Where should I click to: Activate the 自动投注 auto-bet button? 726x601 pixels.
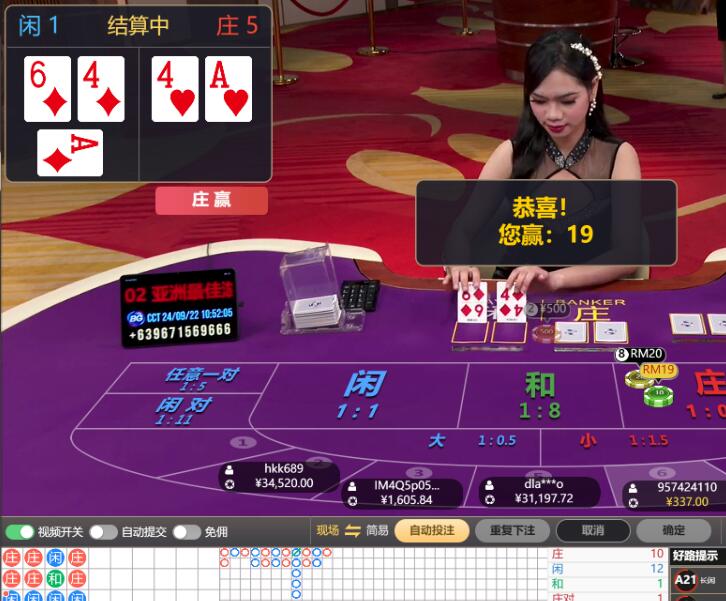(431, 531)
